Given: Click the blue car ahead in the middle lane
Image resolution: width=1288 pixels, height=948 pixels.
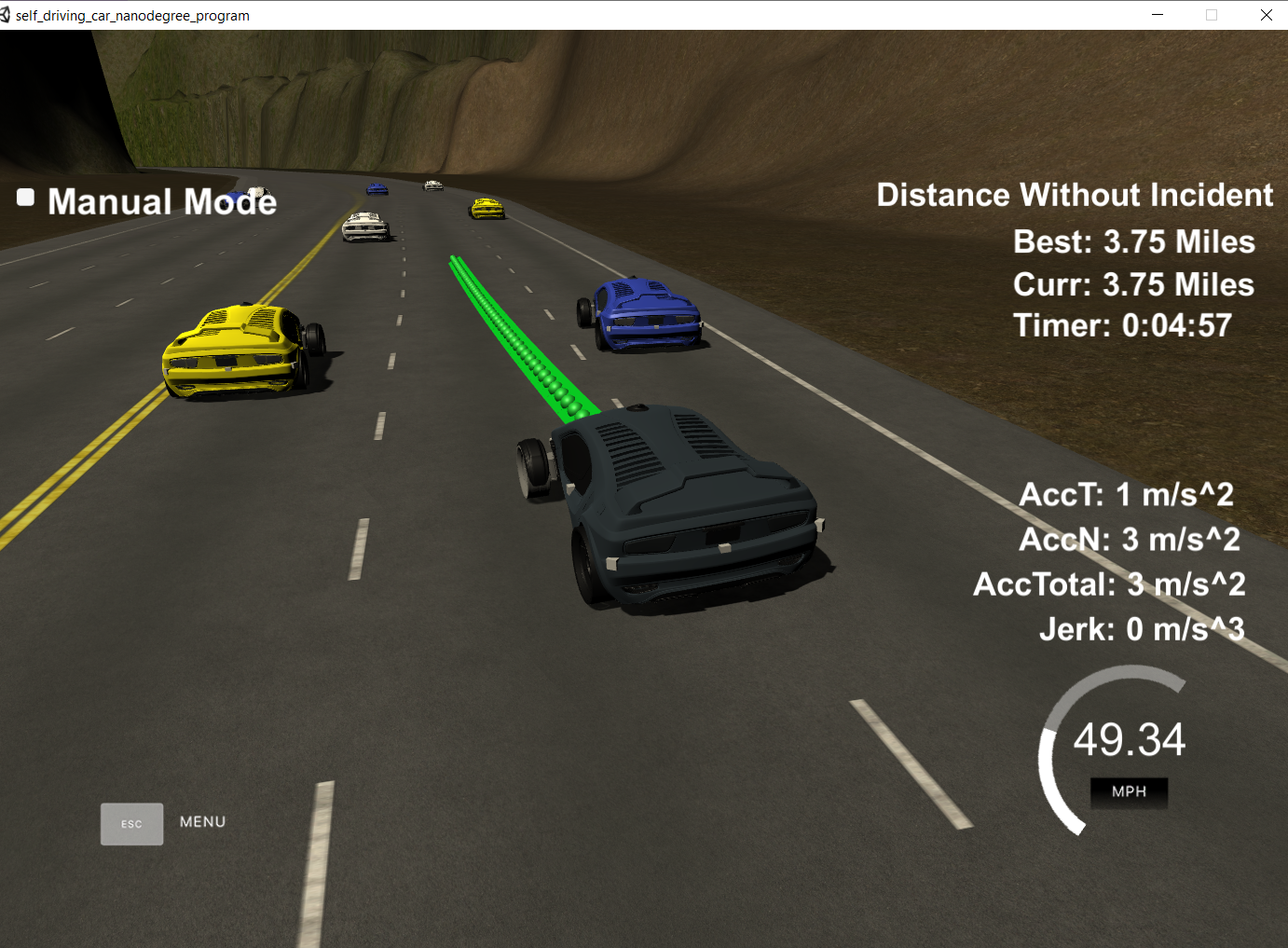Looking at the screenshot, I should point(641,312).
